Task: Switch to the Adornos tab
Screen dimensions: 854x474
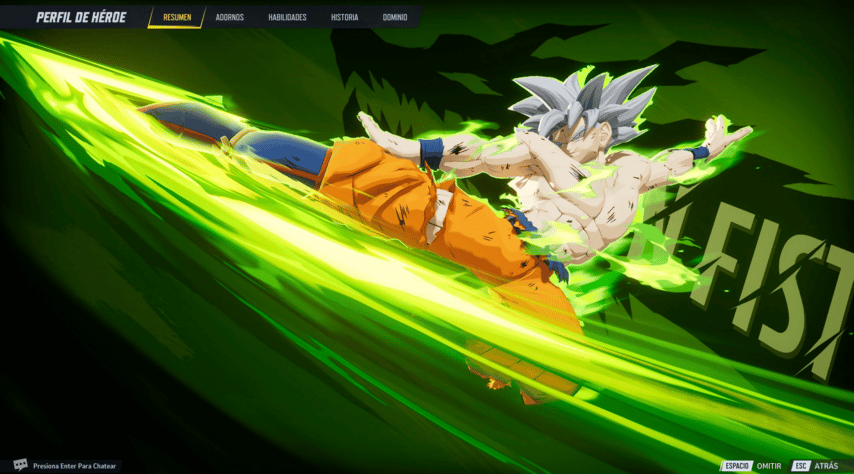Action: [x=230, y=17]
